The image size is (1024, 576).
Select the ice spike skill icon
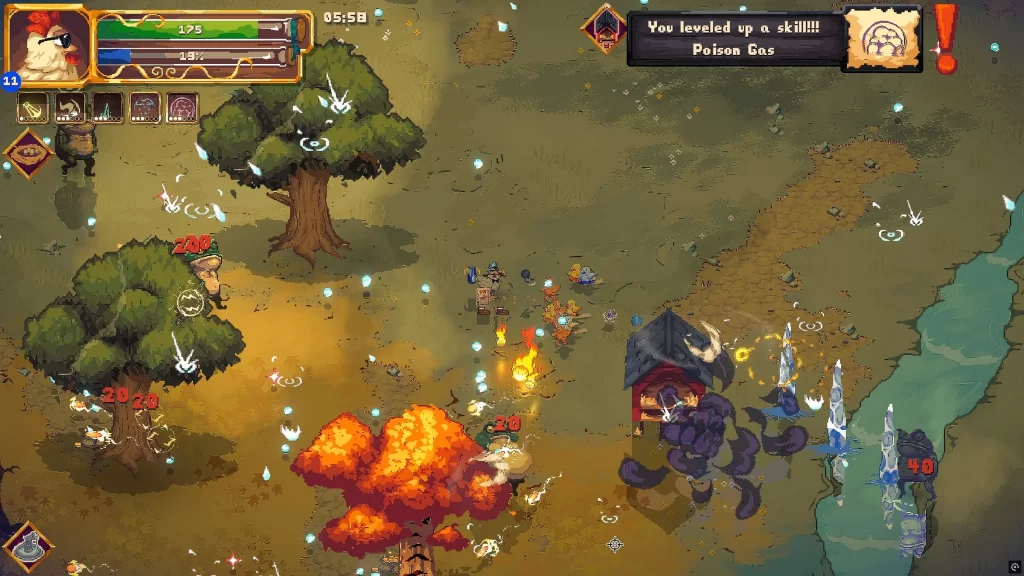pos(107,108)
